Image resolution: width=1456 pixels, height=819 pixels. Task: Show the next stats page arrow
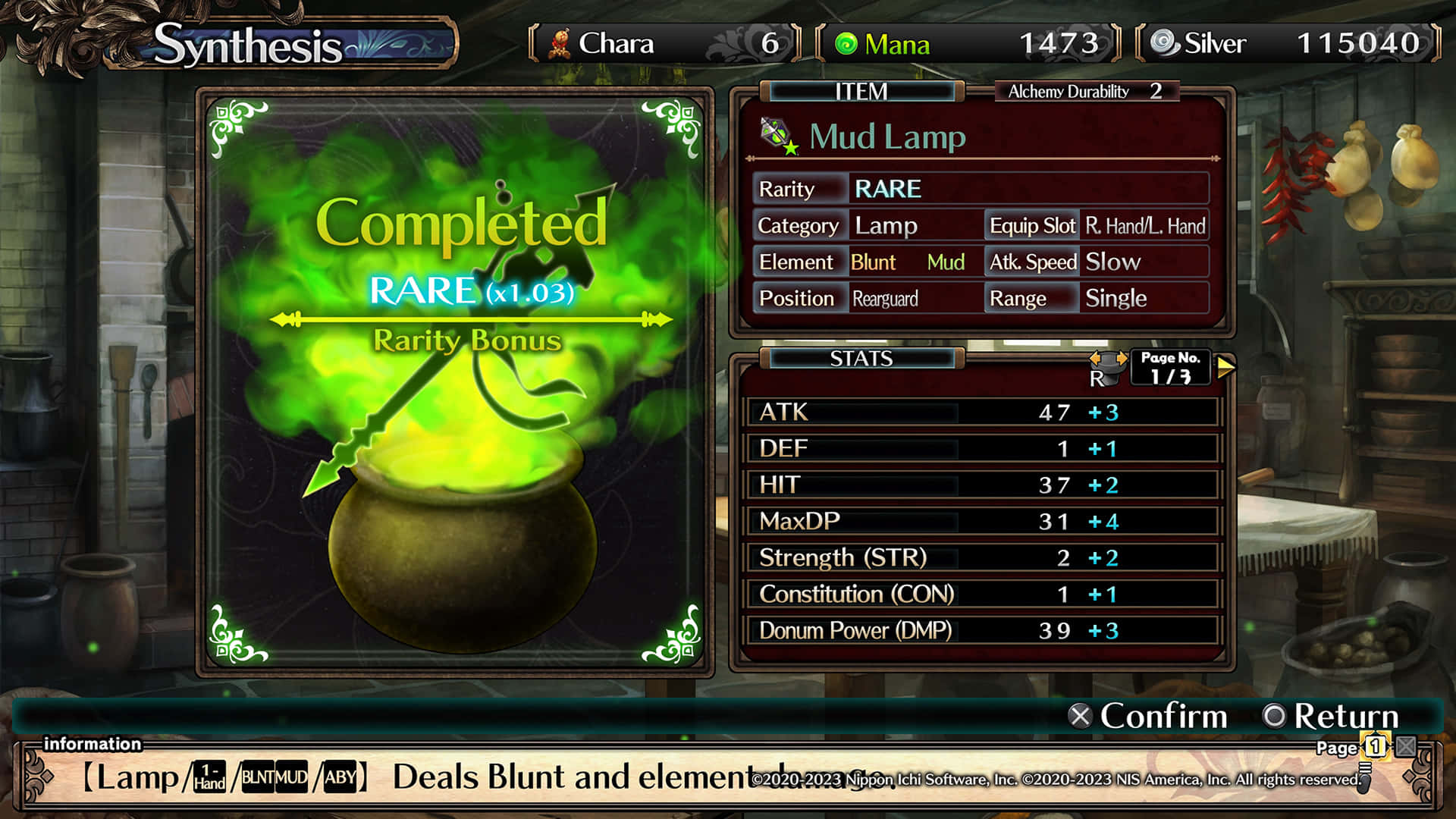tap(1225, 367)
